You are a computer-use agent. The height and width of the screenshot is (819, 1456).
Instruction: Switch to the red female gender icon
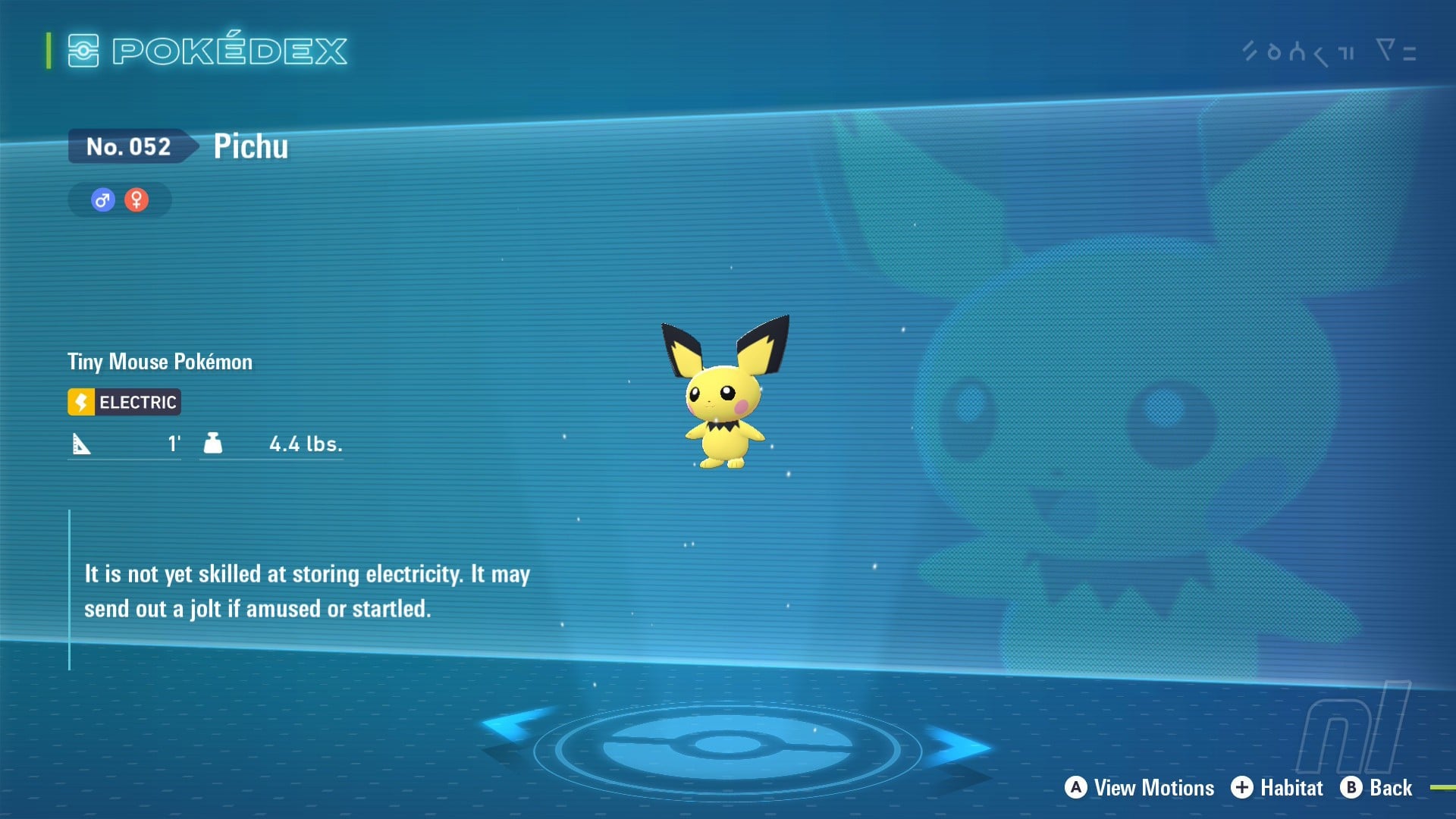pyautogui.click(x=136, y=200)
